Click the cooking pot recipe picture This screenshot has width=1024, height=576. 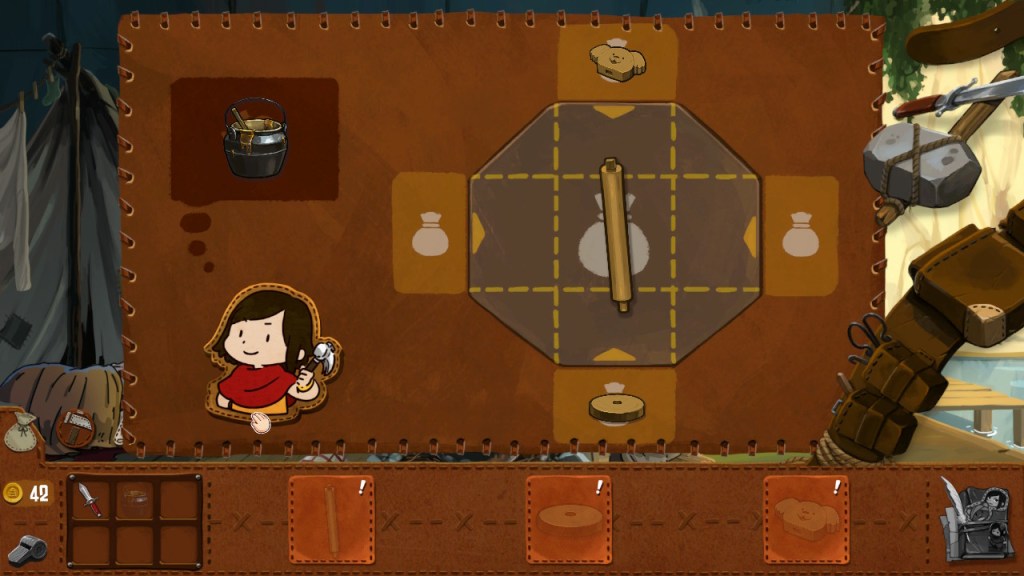[x=255, y=138]
